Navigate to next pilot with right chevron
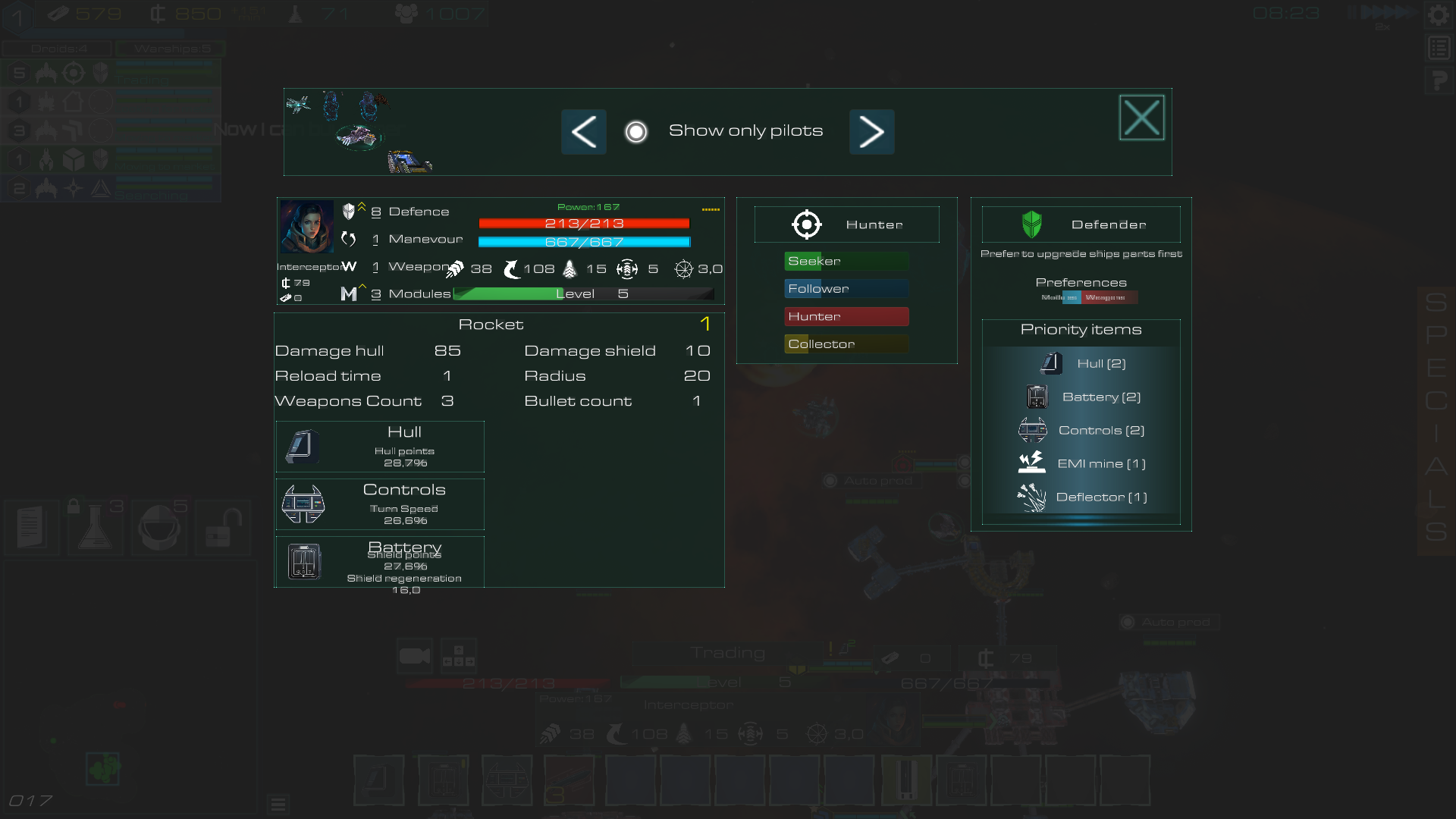 (871, 131)
